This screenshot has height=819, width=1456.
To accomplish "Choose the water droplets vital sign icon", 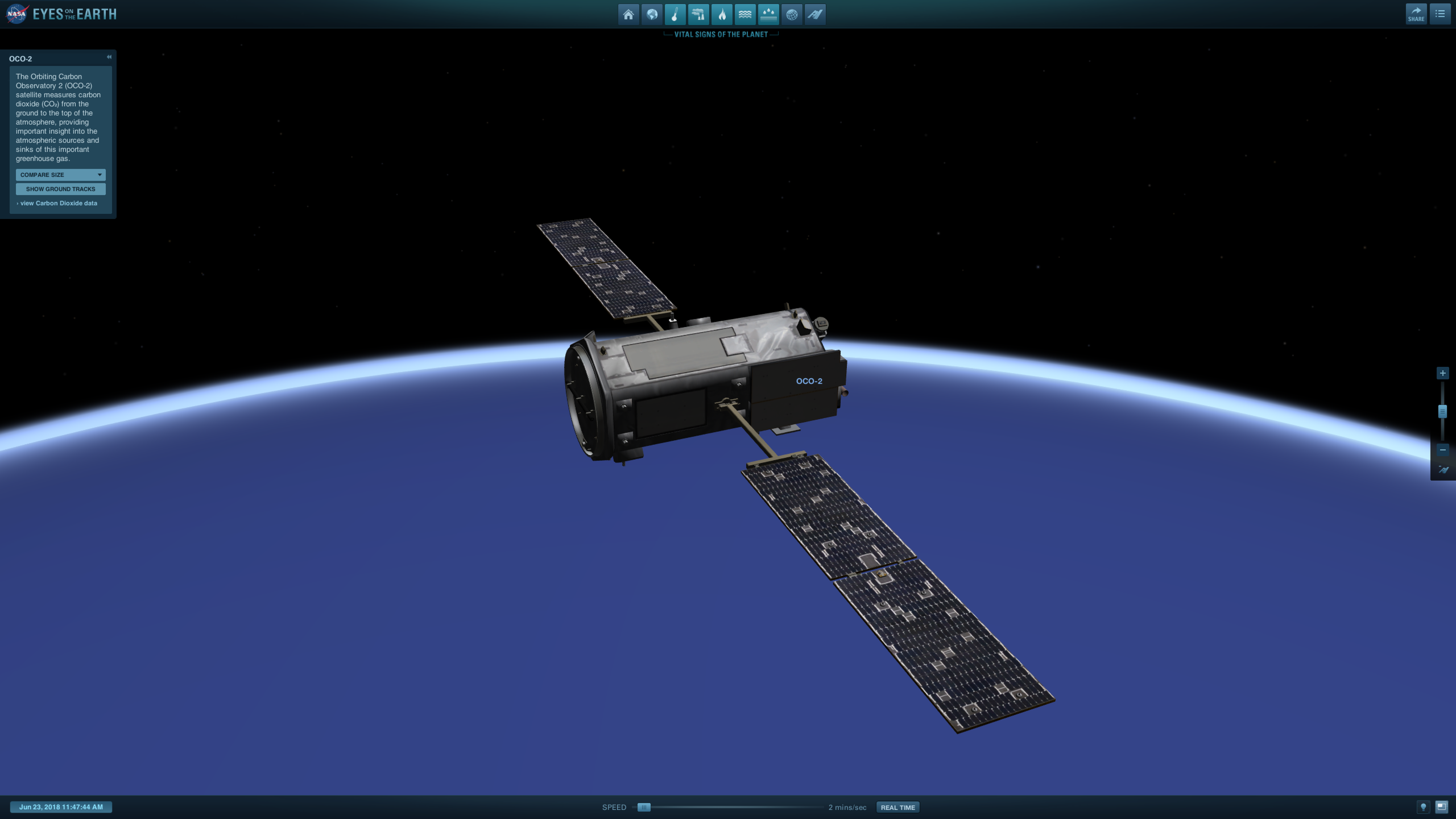I will coord(768,15).
